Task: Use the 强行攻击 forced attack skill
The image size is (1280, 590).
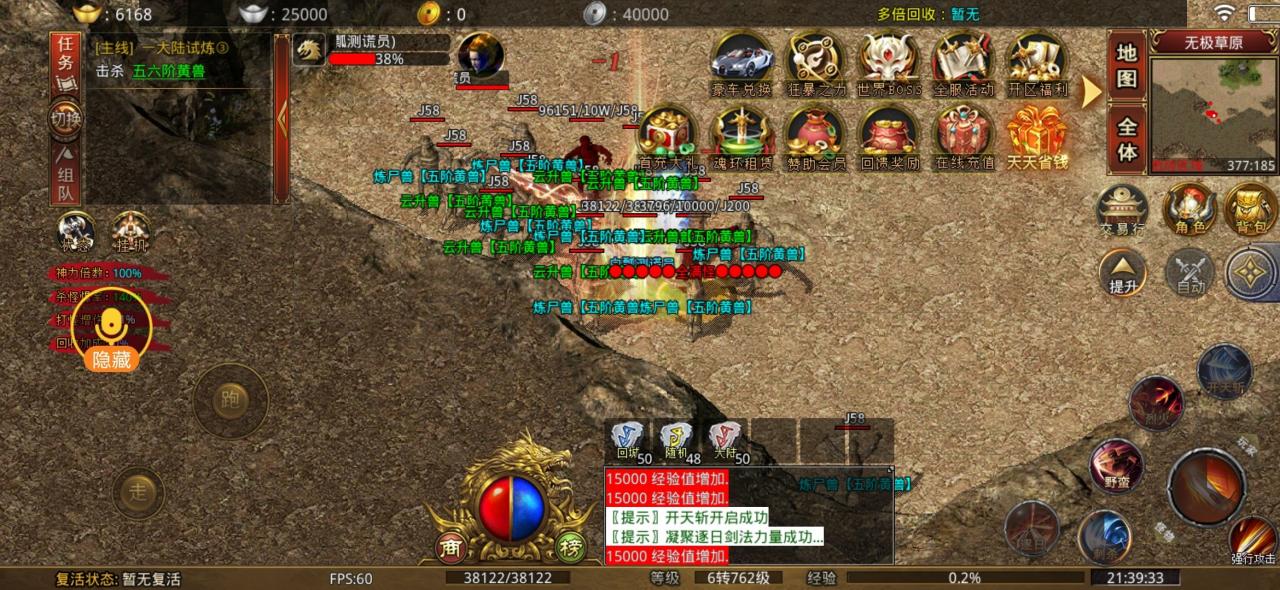Action: click(x=1252, y=540)
